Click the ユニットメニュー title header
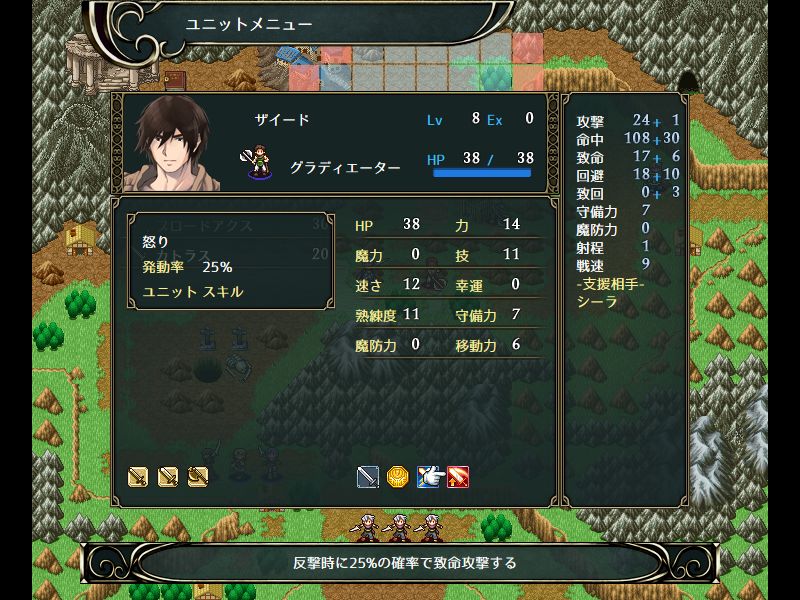Screen dimensions: 800x600 (x=249, y=24)
